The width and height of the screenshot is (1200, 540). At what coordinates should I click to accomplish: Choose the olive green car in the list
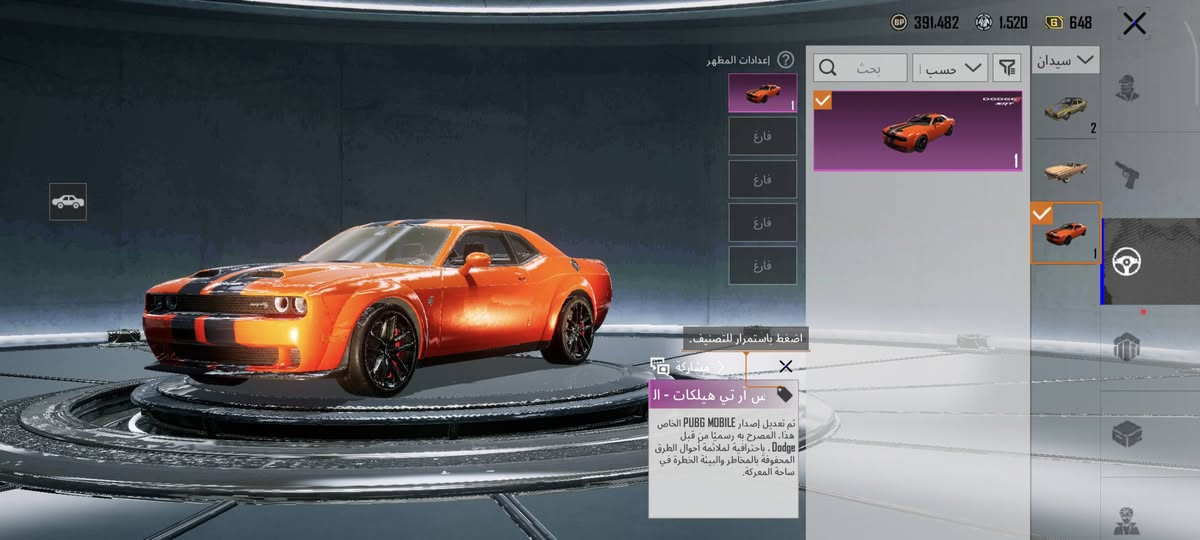[1065, 109]
